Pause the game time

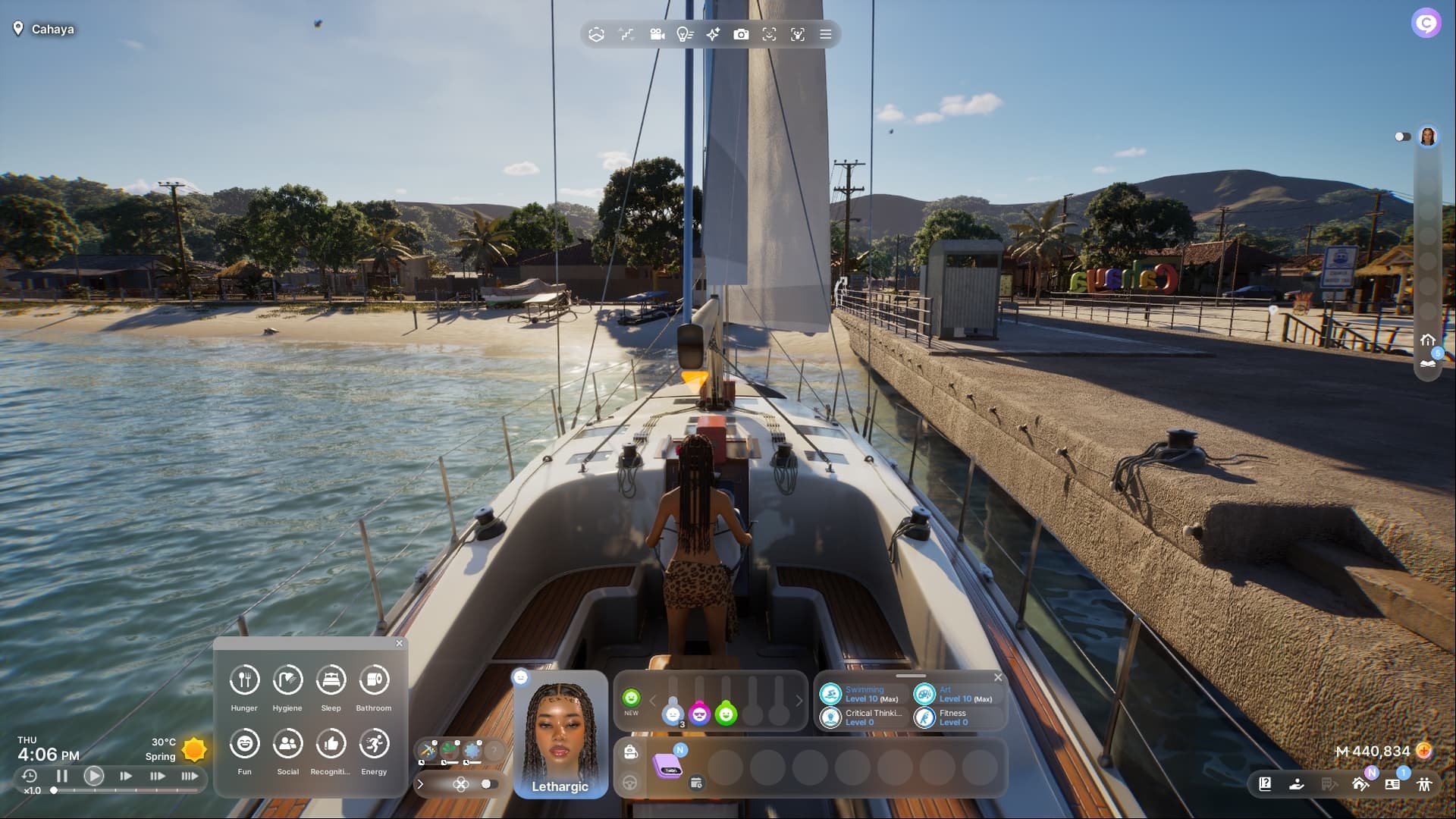click(62, 776)
